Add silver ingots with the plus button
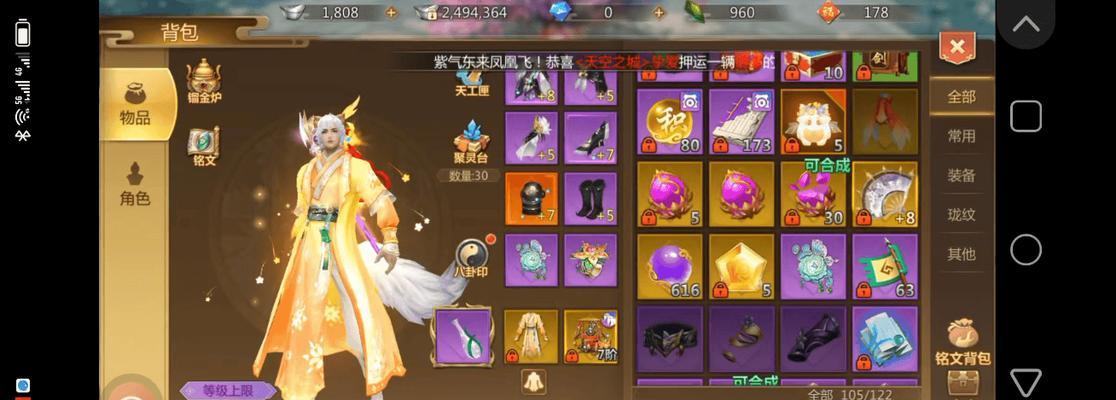Viewport: 1116px width, 400px height. [x=391, y=13]
